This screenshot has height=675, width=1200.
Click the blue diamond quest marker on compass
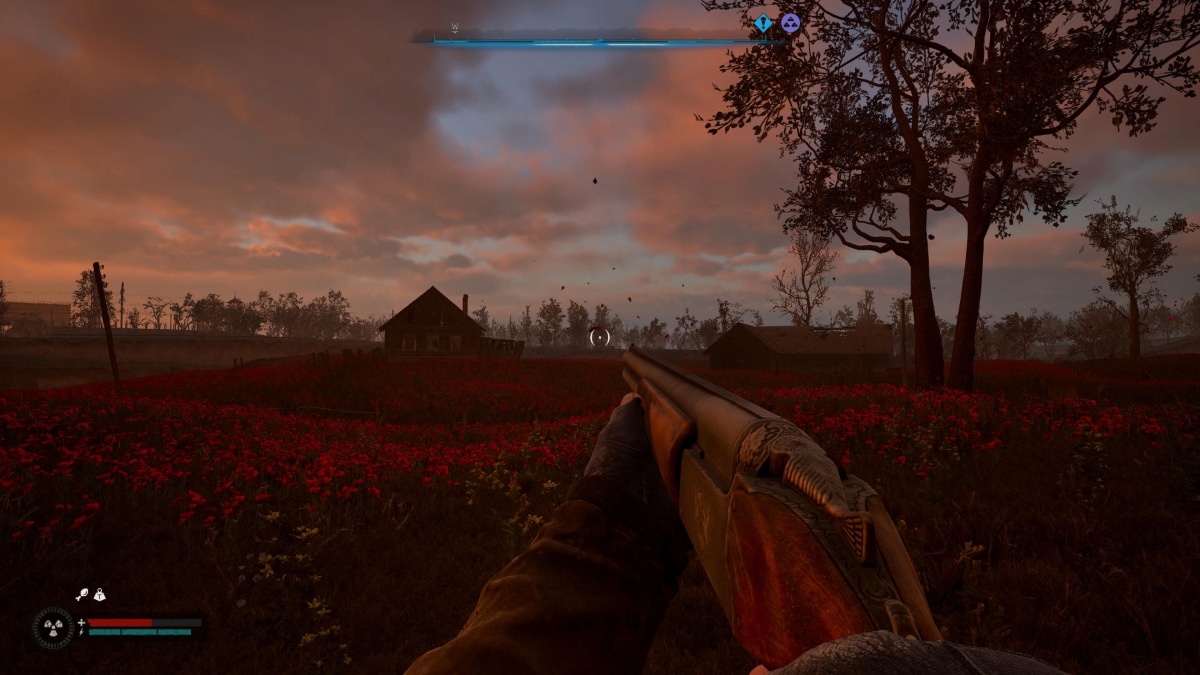click(x=763, y=23)
